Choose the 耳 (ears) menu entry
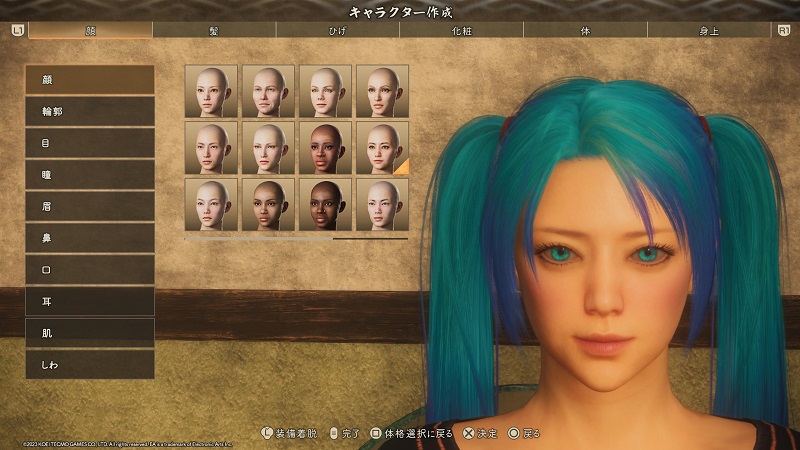800x450 pixels. (90, 301)
